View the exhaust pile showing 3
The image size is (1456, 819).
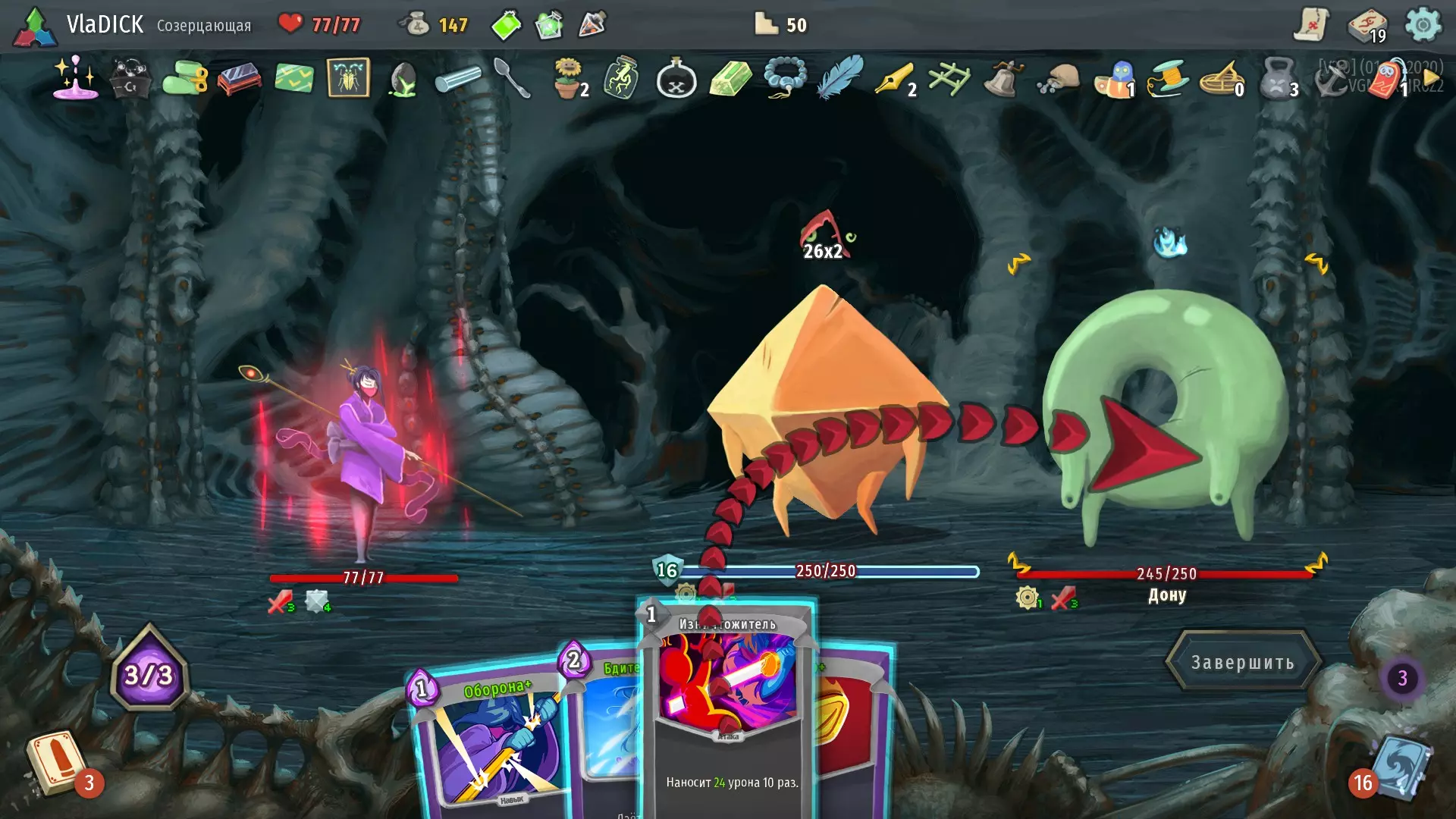coord(1402,678)
